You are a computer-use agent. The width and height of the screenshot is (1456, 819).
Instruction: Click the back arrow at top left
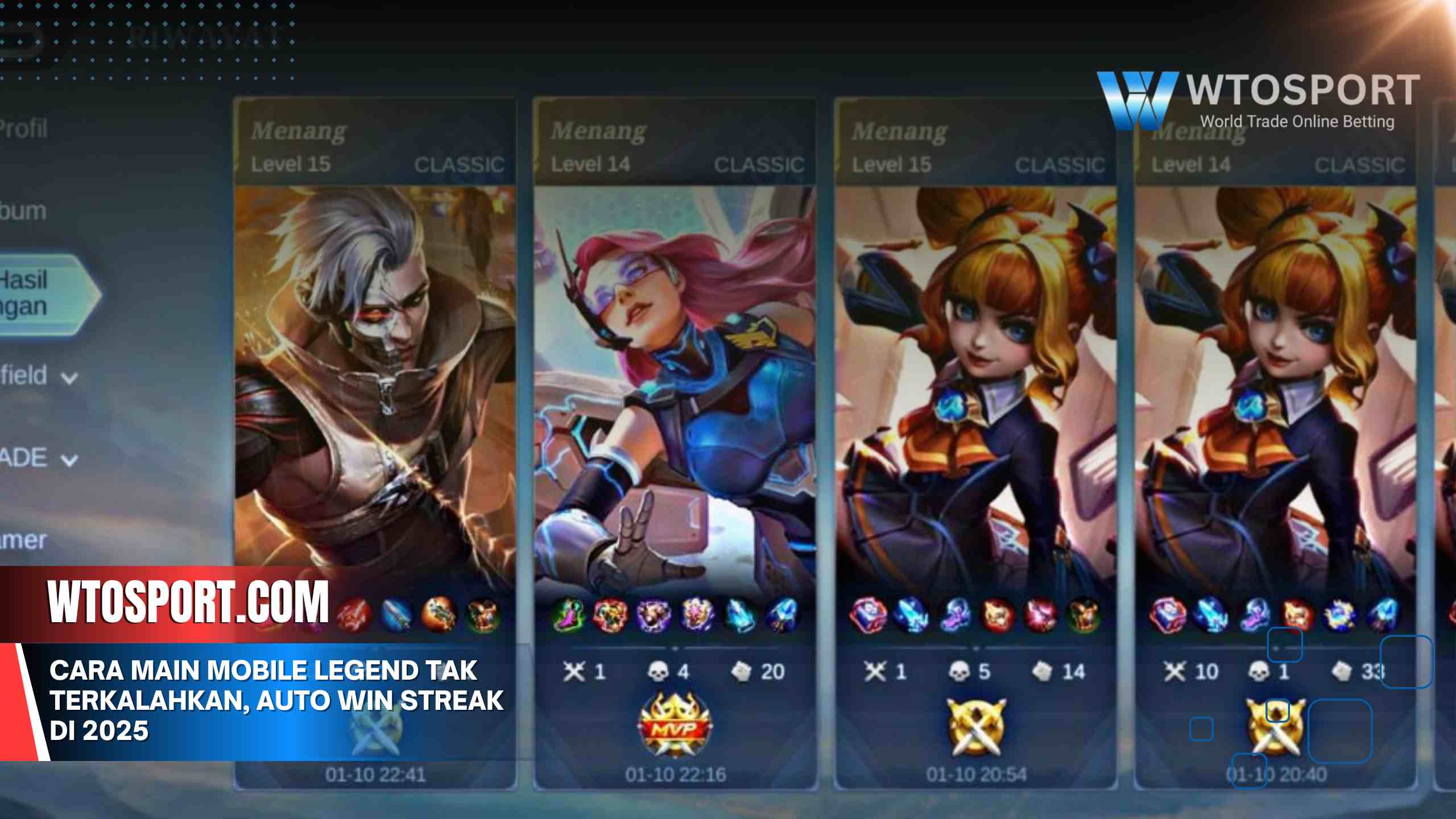(x=28, y=40)
